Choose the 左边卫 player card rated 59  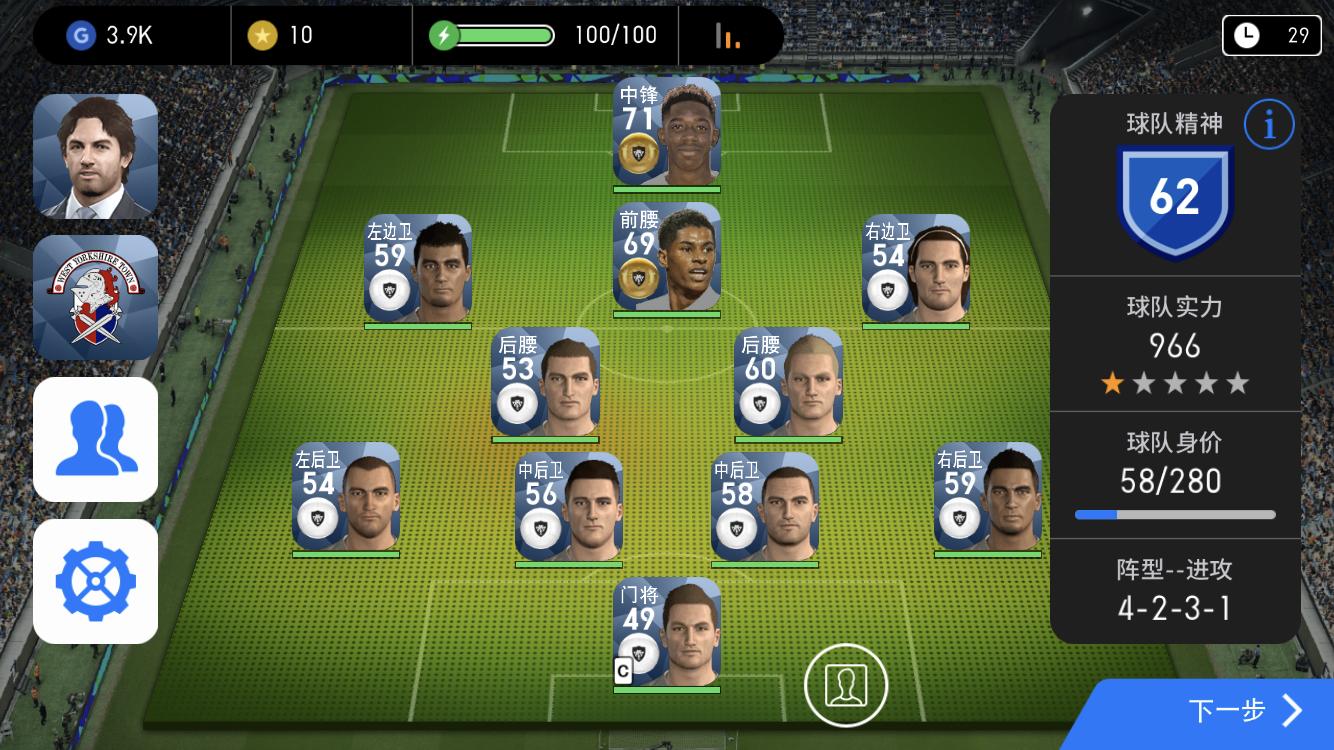418,268
